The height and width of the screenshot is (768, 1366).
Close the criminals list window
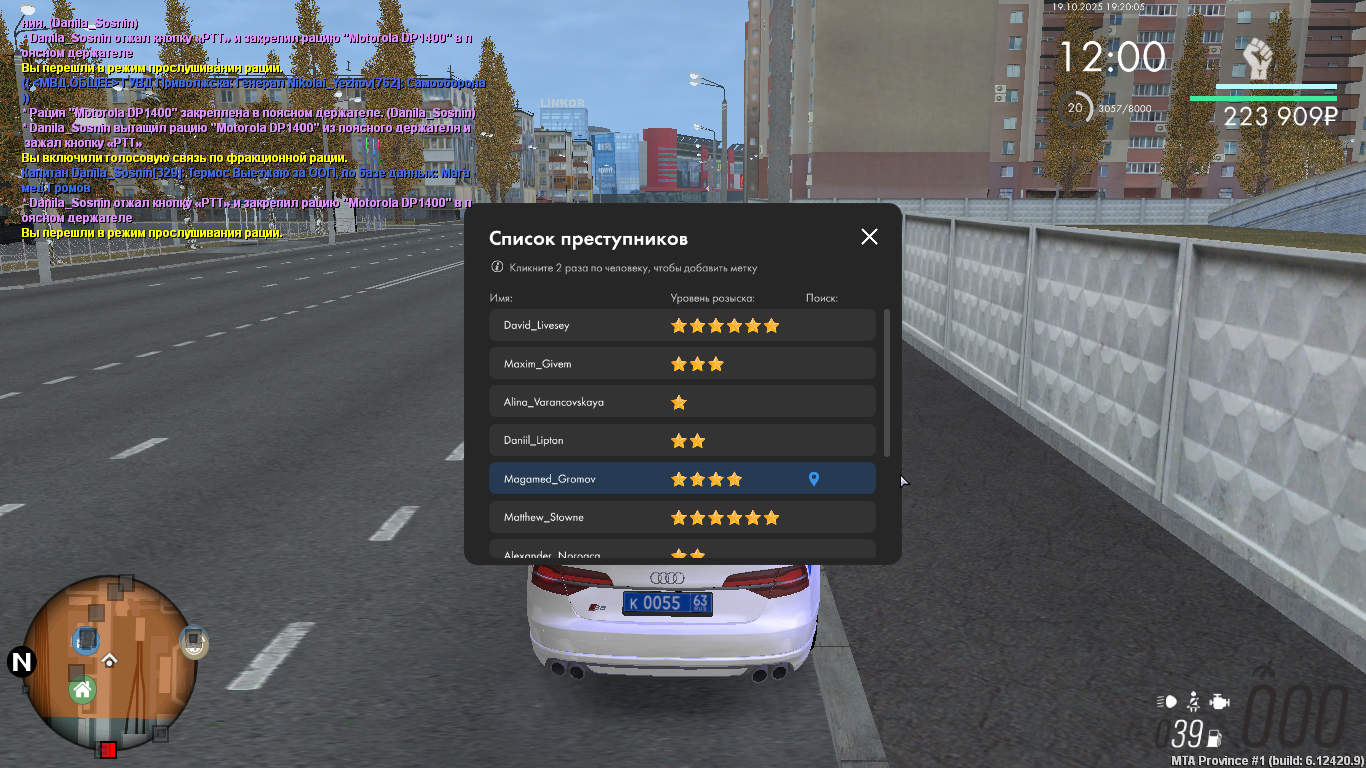pyautogui.click(x=869, y=237)
